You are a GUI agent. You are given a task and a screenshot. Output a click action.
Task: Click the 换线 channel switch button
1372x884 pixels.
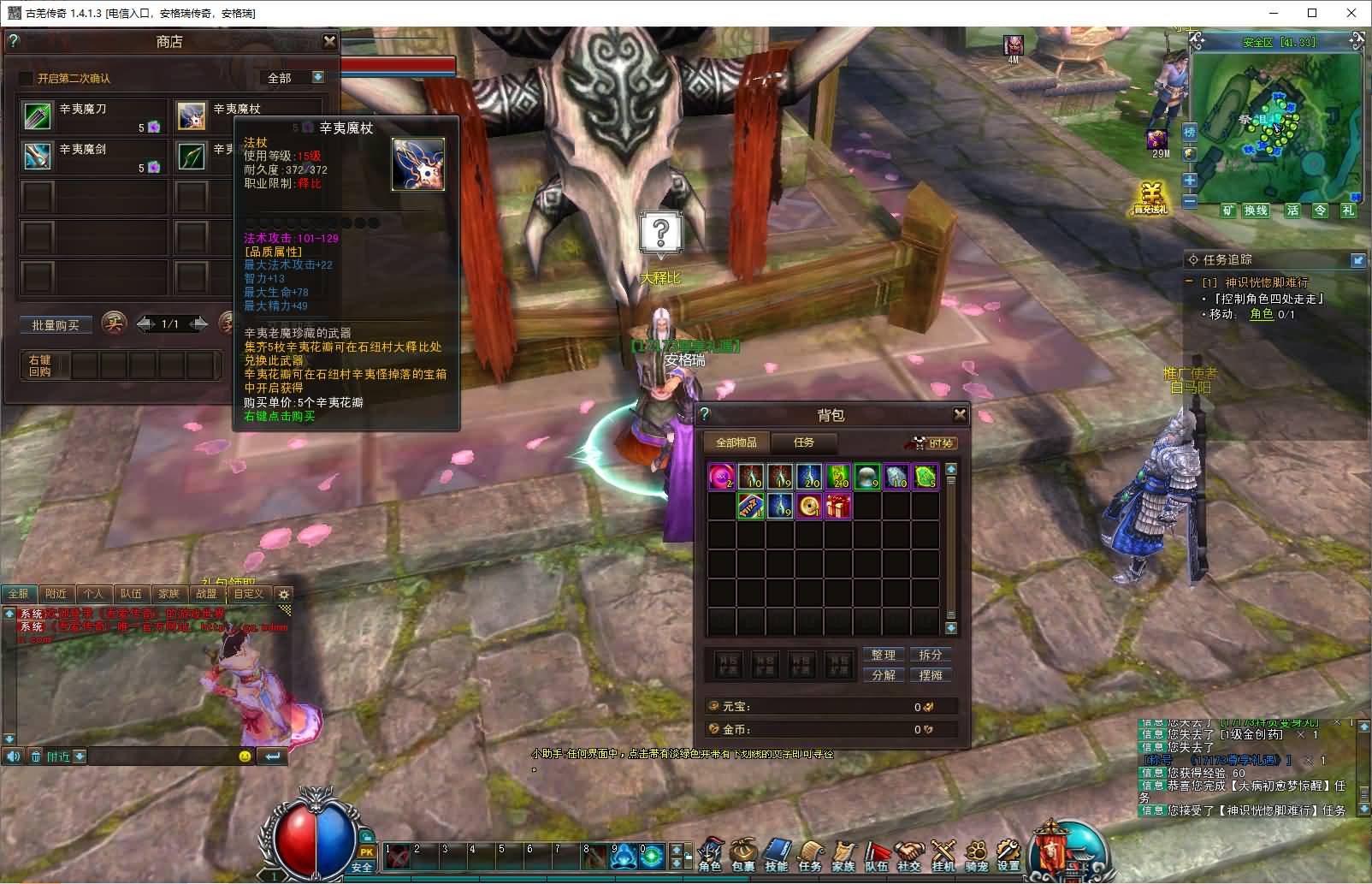tap(1256, 211)
